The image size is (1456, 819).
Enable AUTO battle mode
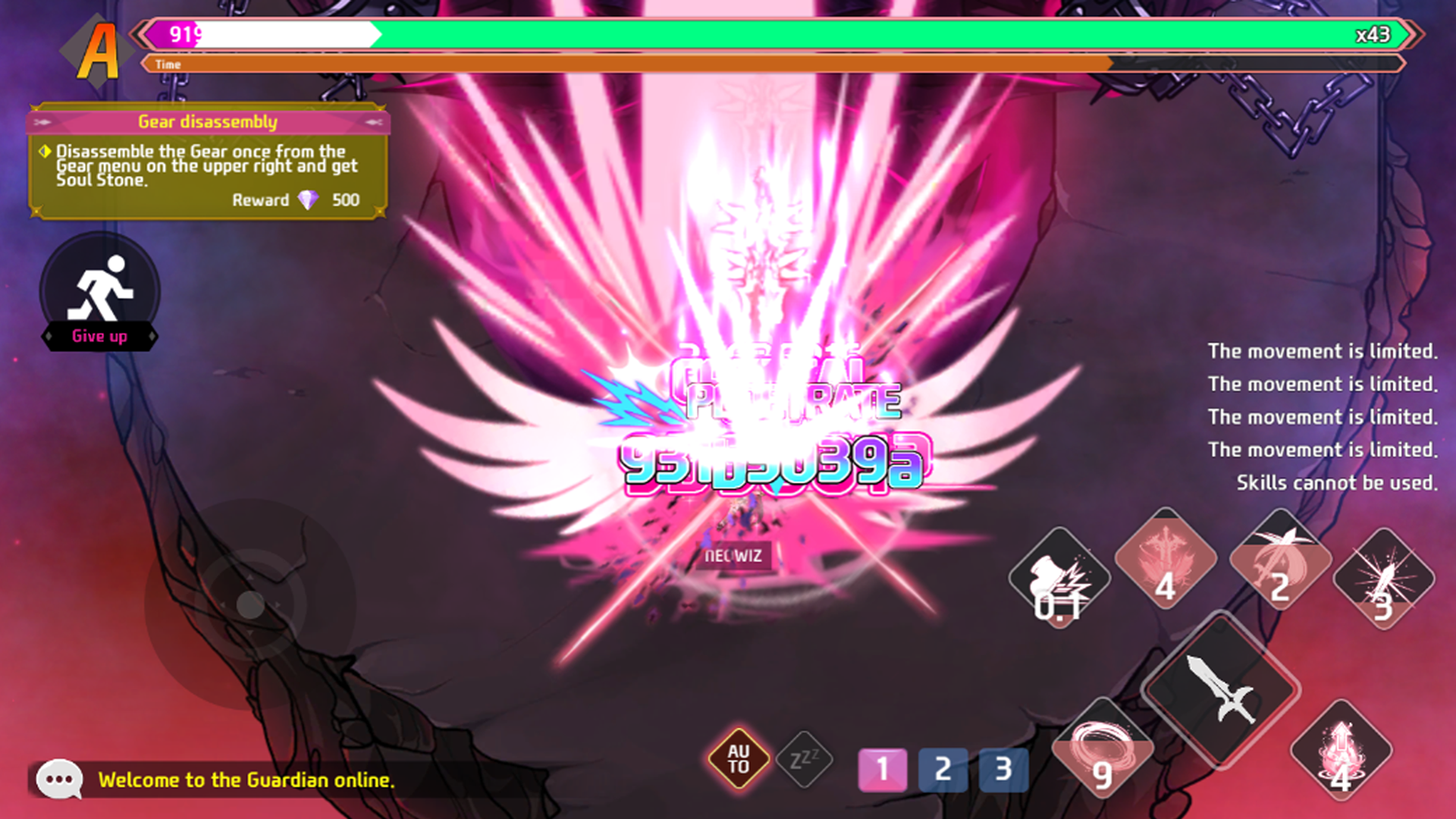737,758
